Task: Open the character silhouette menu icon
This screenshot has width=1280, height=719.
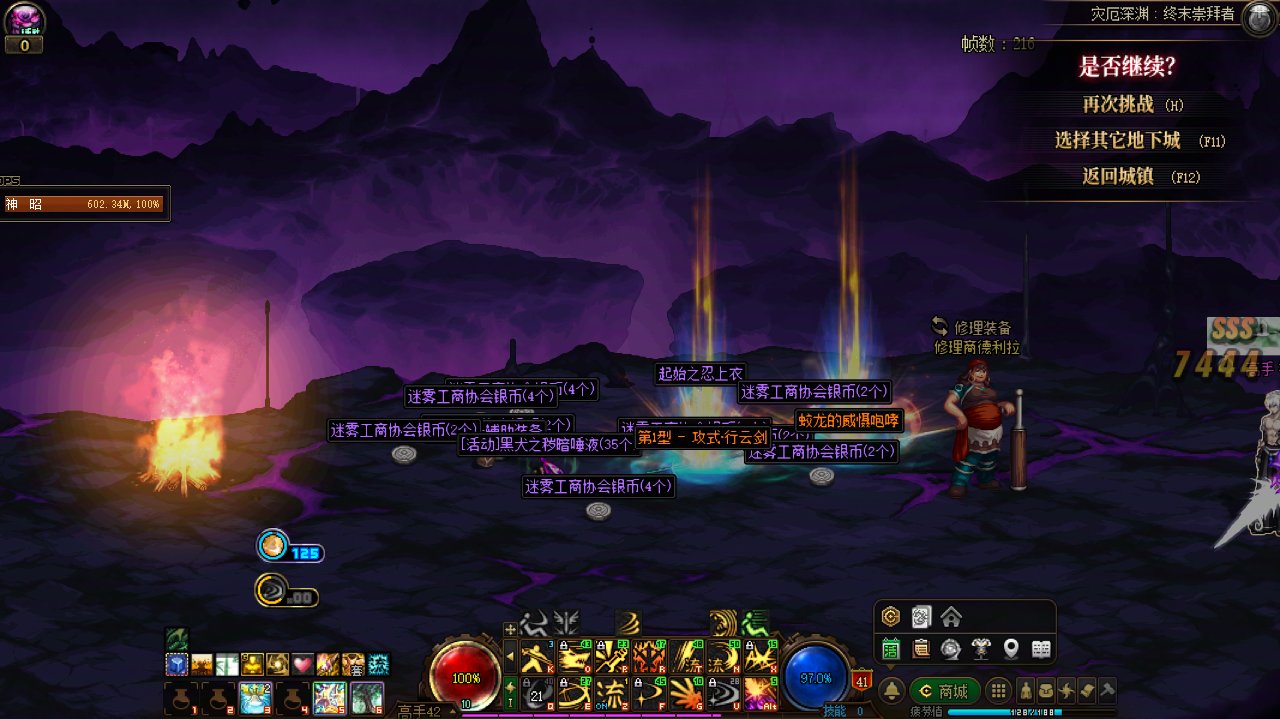Action: 1025,691
